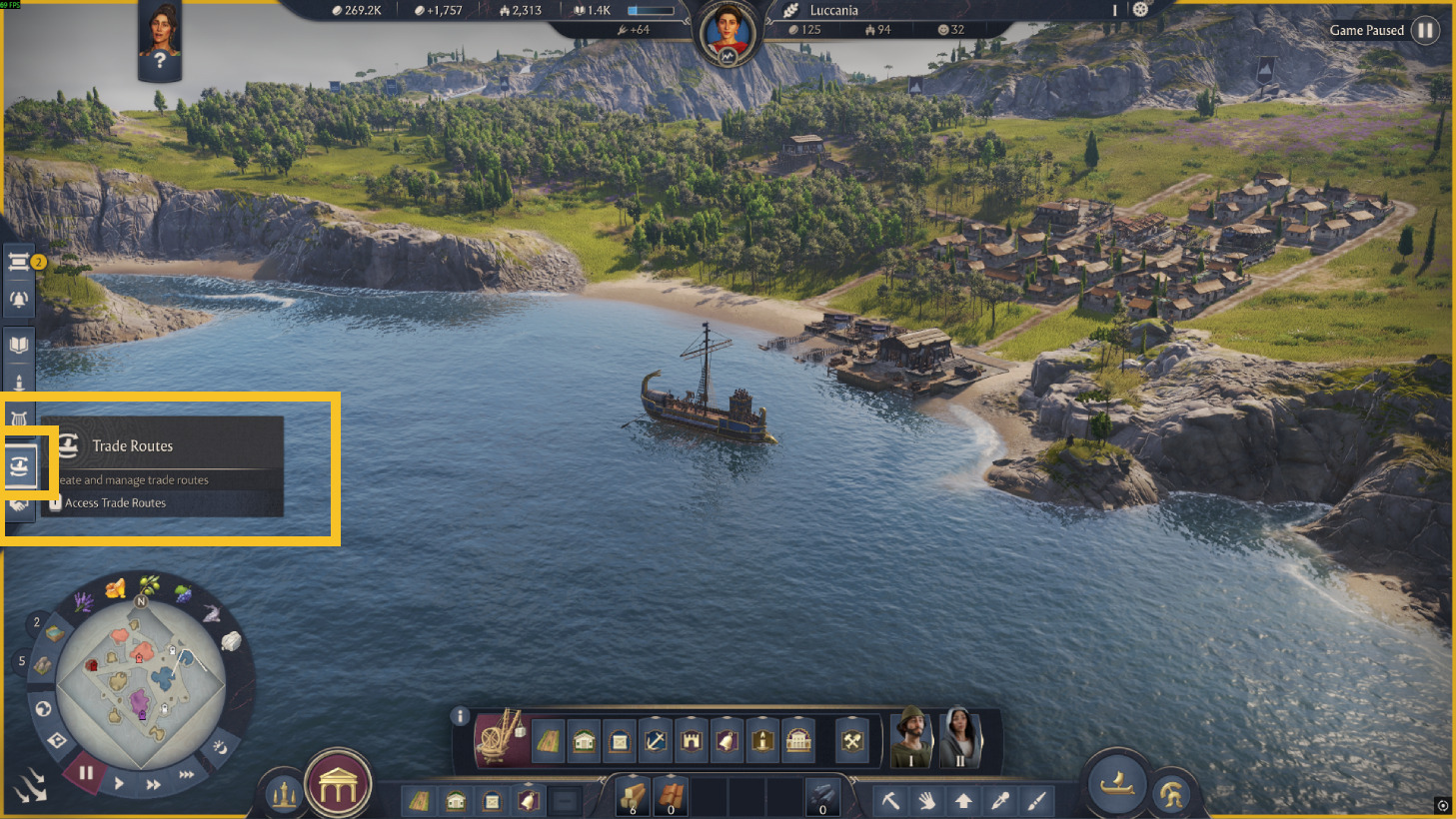Open the advisor help portrait
This screenshot has height=819, width=1456.
[x=160, y=40]
